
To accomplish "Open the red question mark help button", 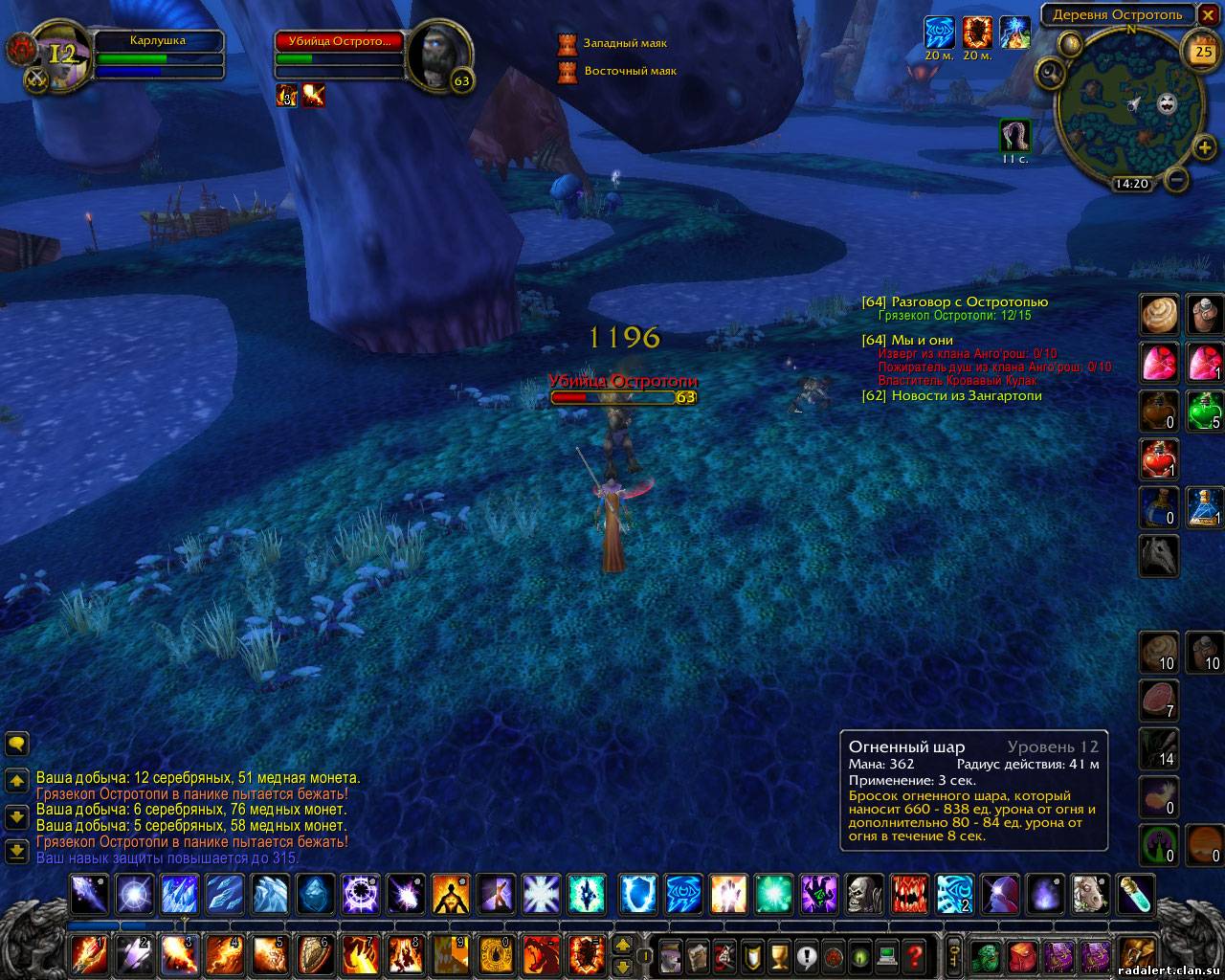I will (914, 954).
